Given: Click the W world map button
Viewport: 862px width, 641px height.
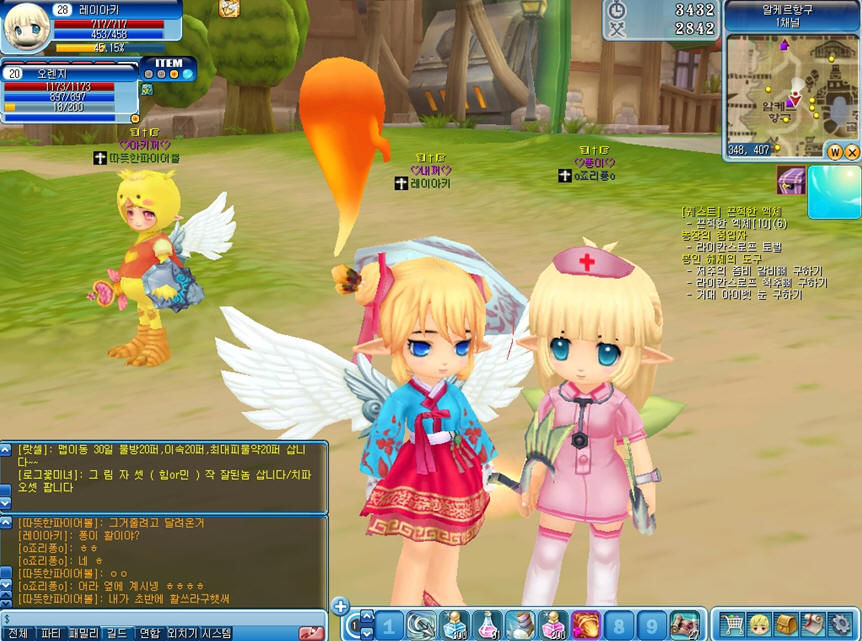Looking at the screenshot, I should point(834,152).
